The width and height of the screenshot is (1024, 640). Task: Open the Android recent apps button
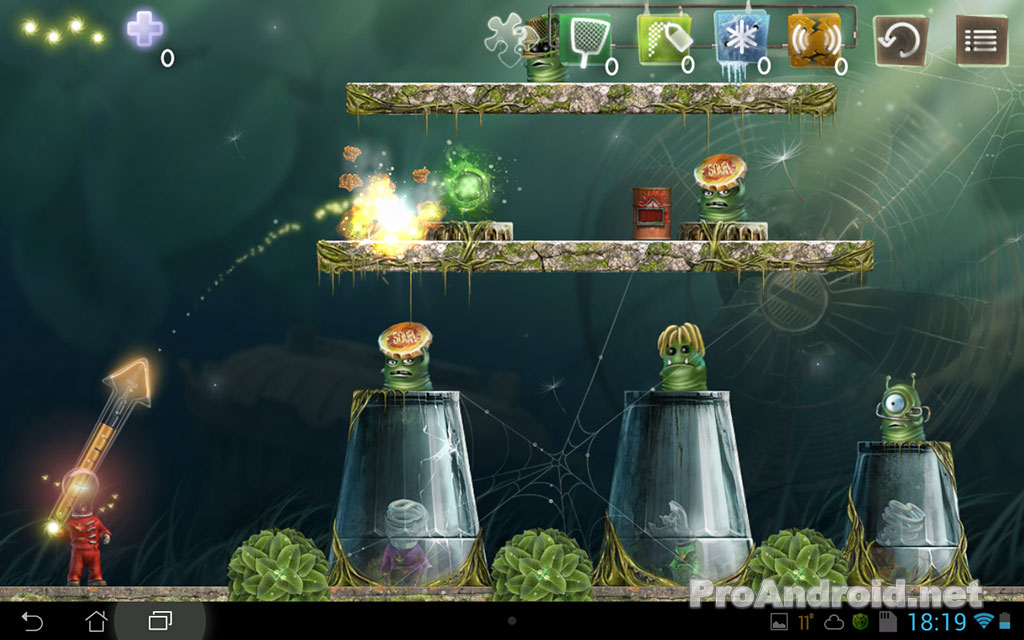[160, 621]
